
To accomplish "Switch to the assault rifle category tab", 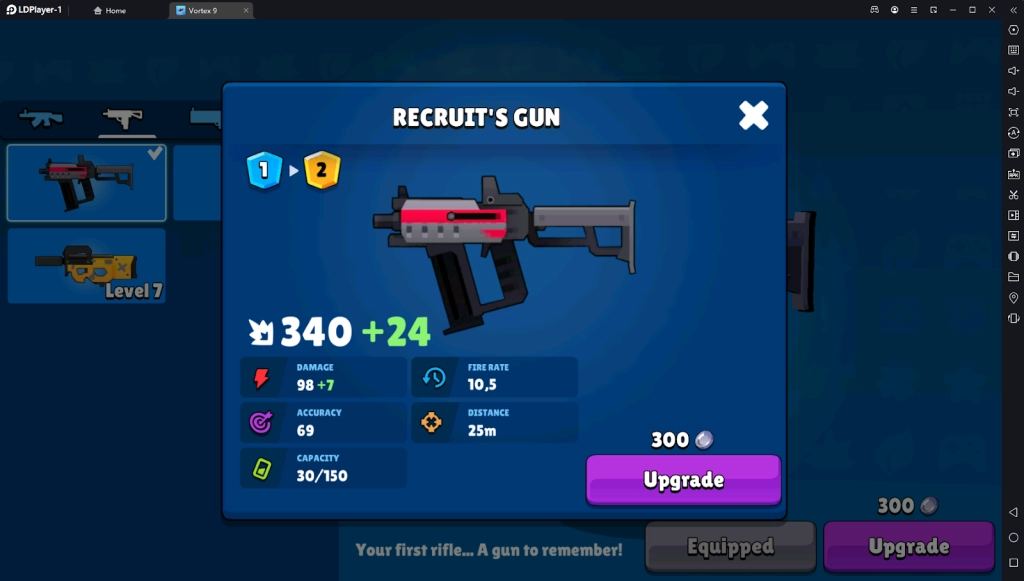I will 41,118.
